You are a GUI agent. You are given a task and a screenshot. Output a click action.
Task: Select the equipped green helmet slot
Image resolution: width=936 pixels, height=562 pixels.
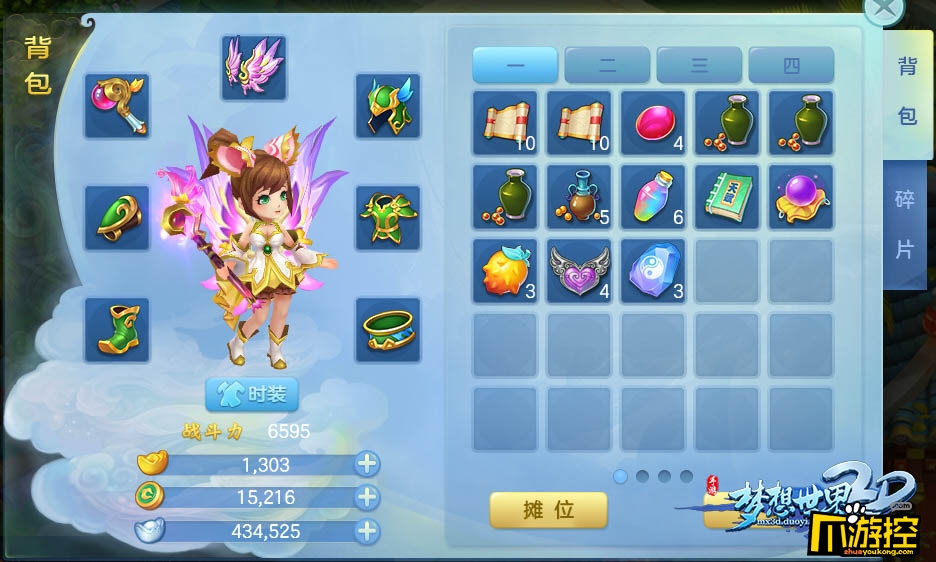pyautogui.click(x=388, y=105)
